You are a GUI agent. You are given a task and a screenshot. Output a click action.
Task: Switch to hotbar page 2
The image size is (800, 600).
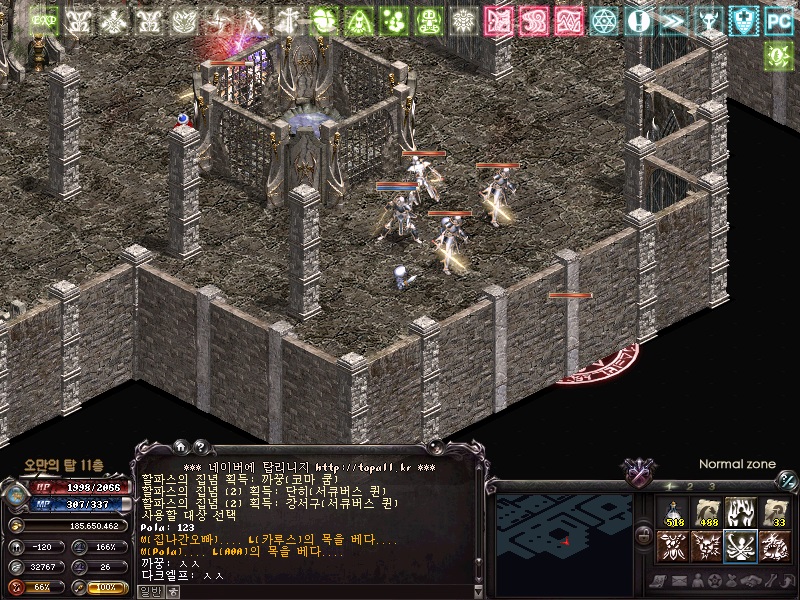click(692, 487)
